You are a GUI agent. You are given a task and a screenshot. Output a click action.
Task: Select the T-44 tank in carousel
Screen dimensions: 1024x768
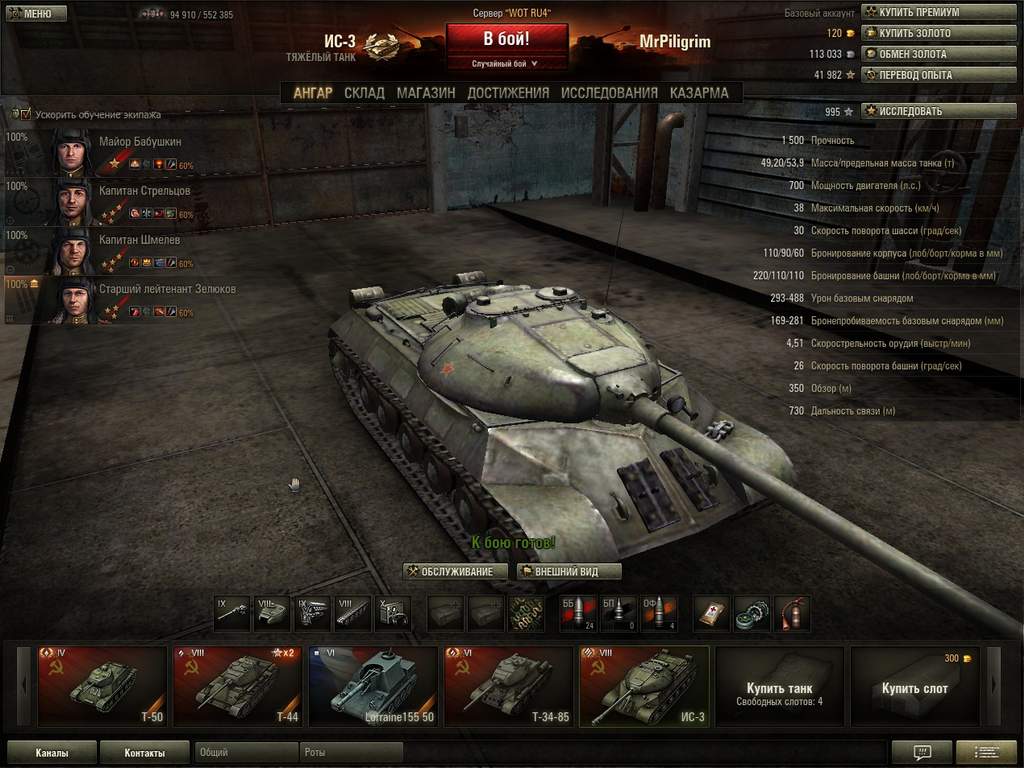[x=237, y=686]
